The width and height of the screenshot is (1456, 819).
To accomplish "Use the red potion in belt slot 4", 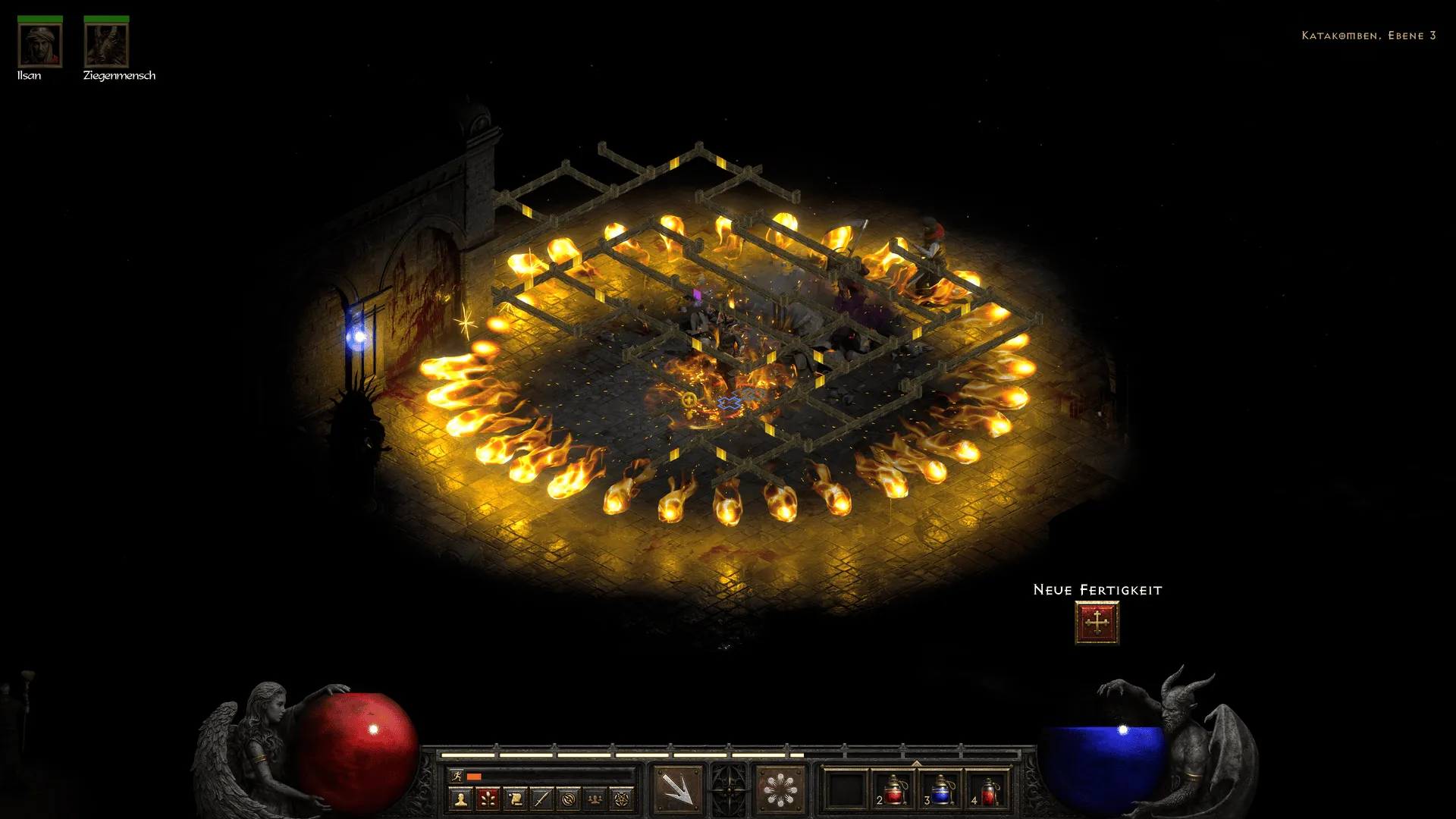I will [x=988, y=789].
